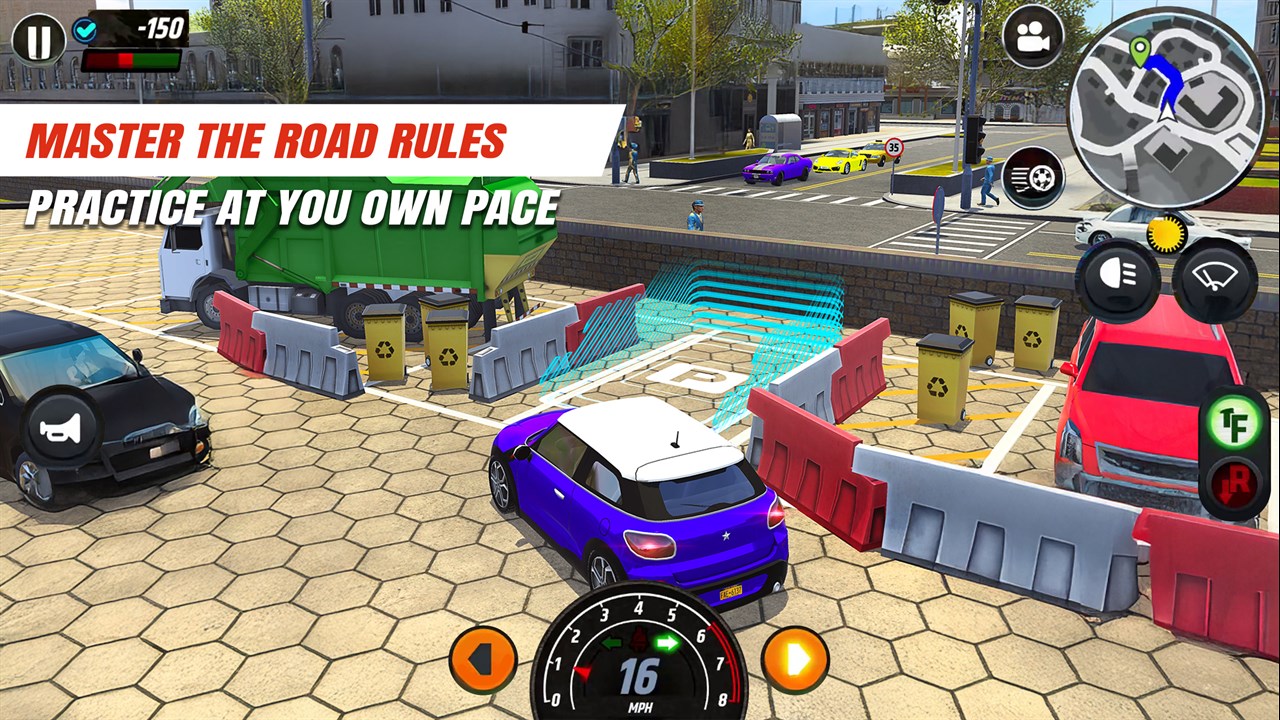This screenshot has width=1280, height=720.
Task: Tap the spinning wheel boost icon
Action: tap(1032, 177)
